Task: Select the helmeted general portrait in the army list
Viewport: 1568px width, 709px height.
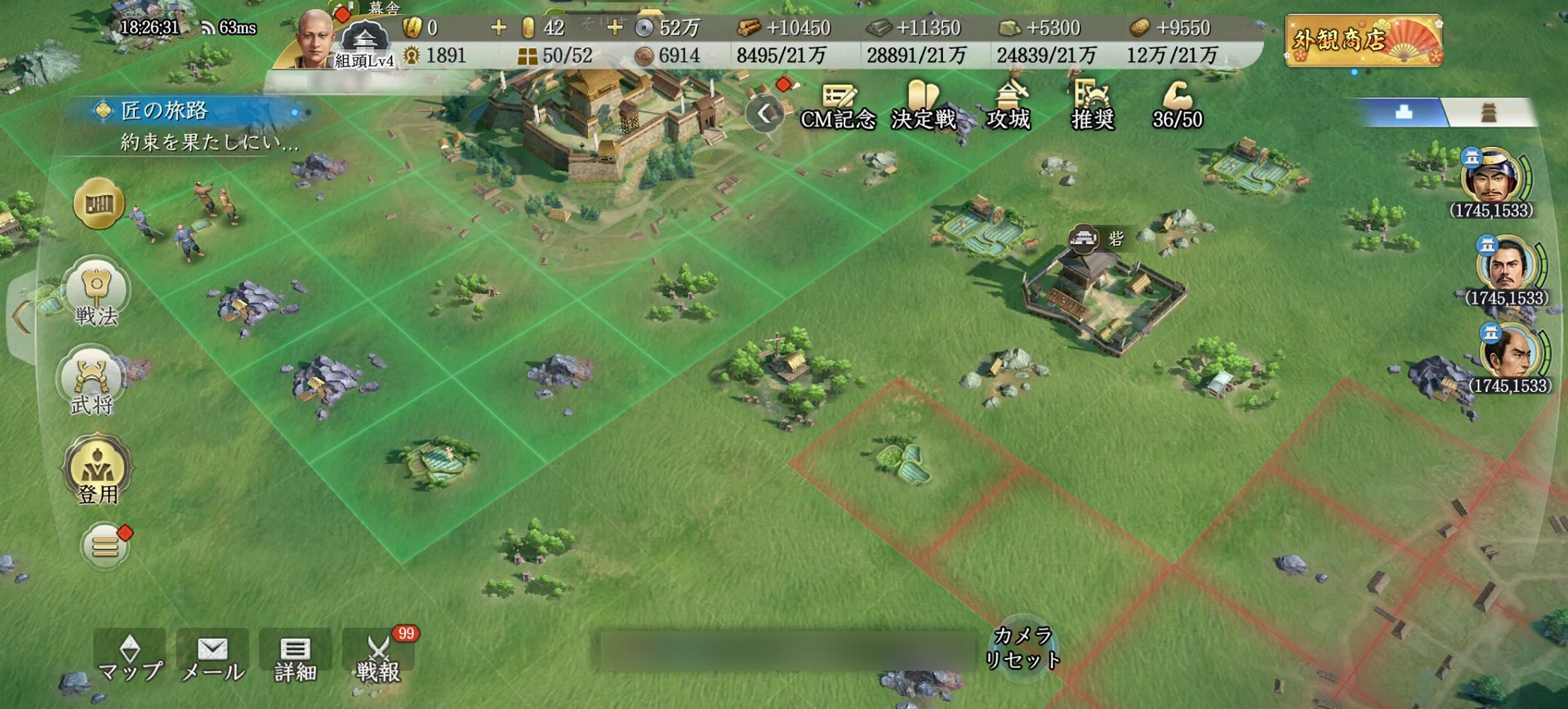Action: click(1490, 177)
